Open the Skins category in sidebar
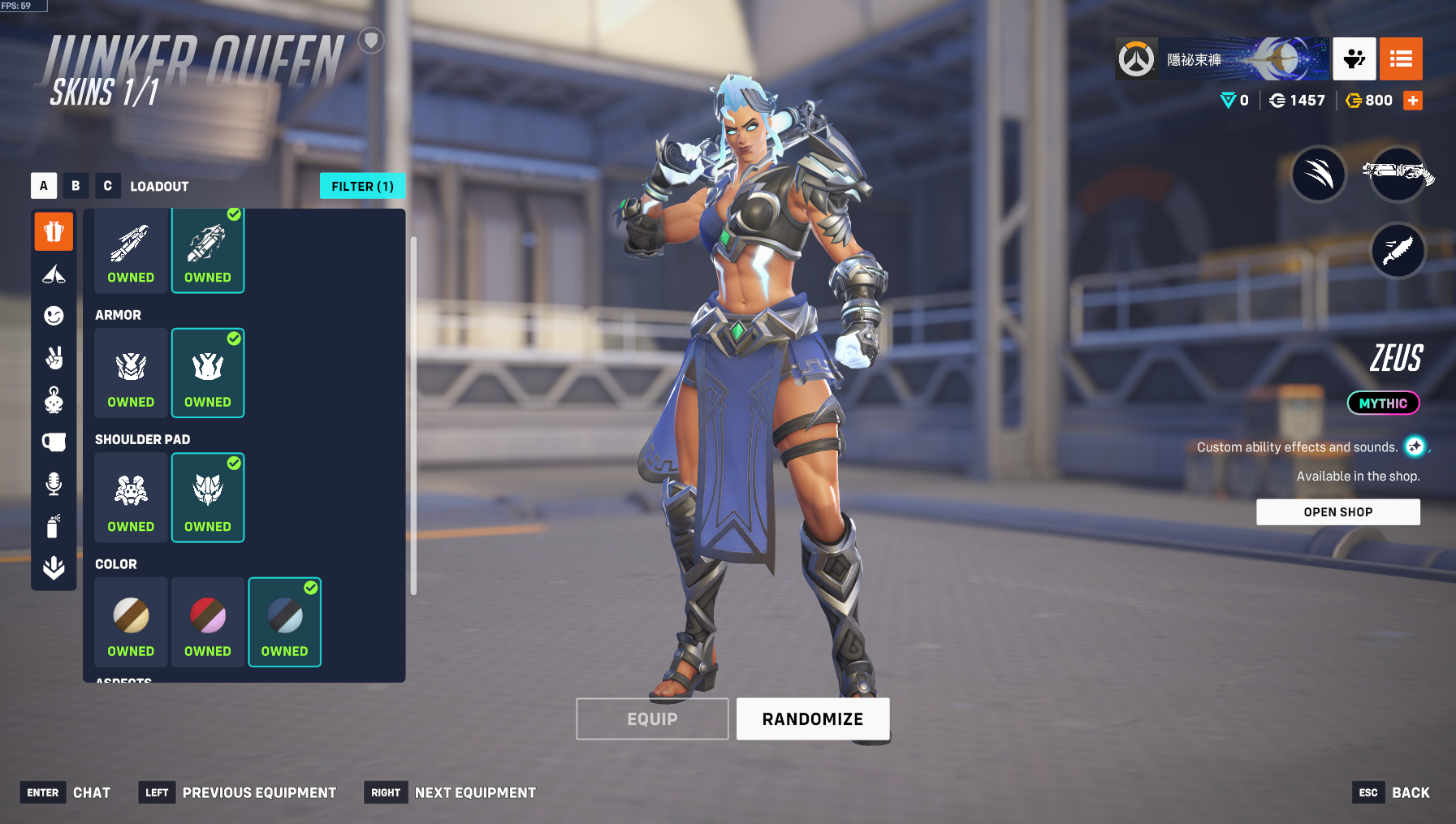This screenshot has height=824, width=1456. pyautogui.click(x=54, y=232)
